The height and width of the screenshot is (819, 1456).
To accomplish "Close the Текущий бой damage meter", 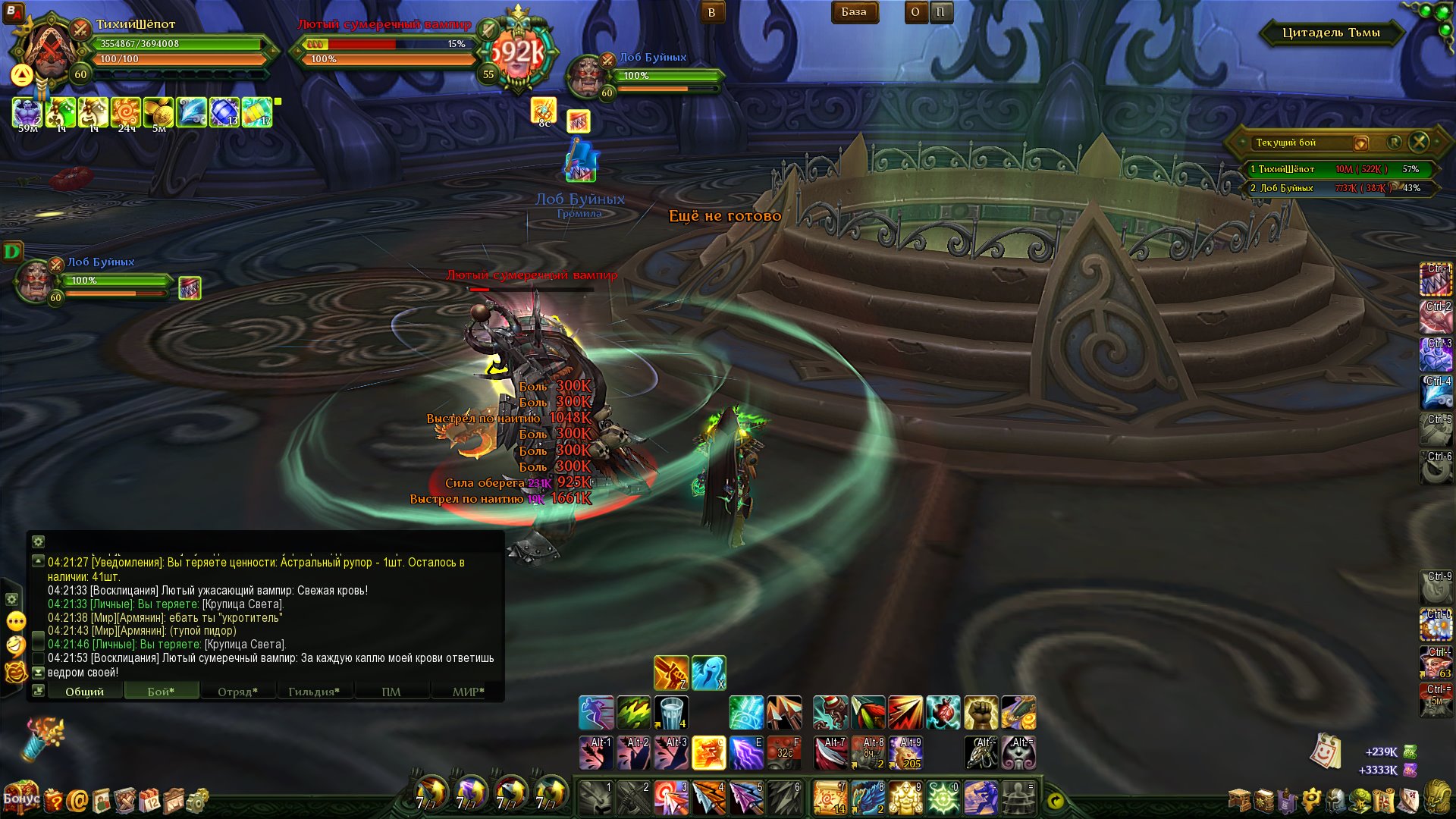I will (1419, 142).
